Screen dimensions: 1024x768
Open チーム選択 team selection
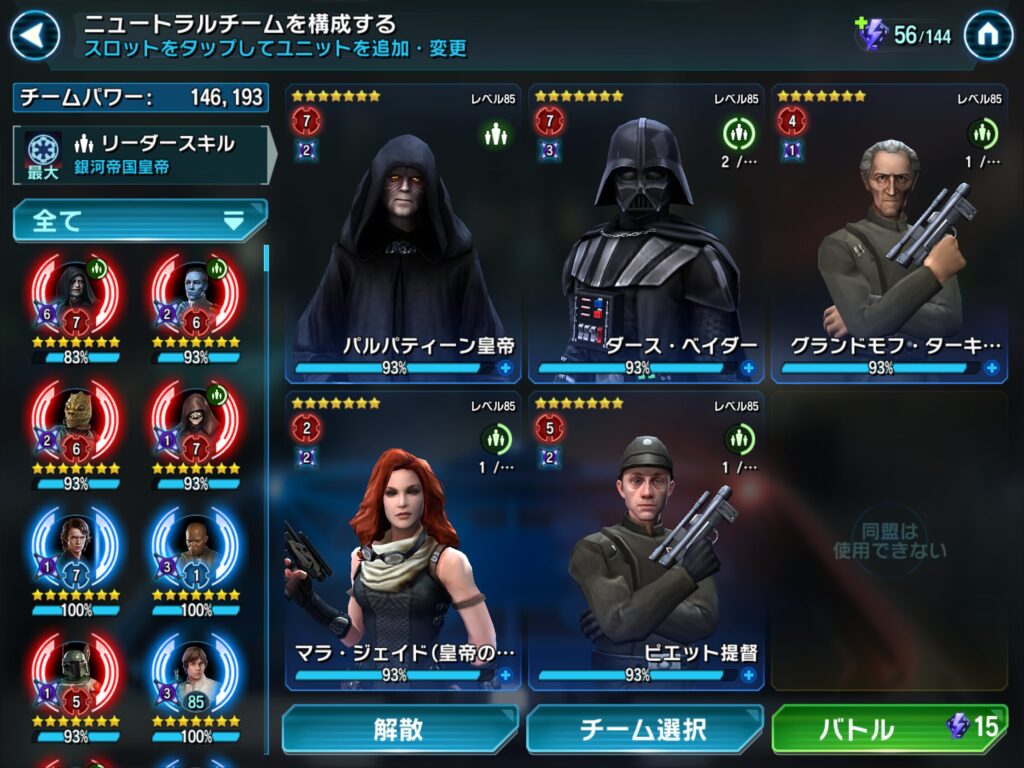[x=644, y=729]
